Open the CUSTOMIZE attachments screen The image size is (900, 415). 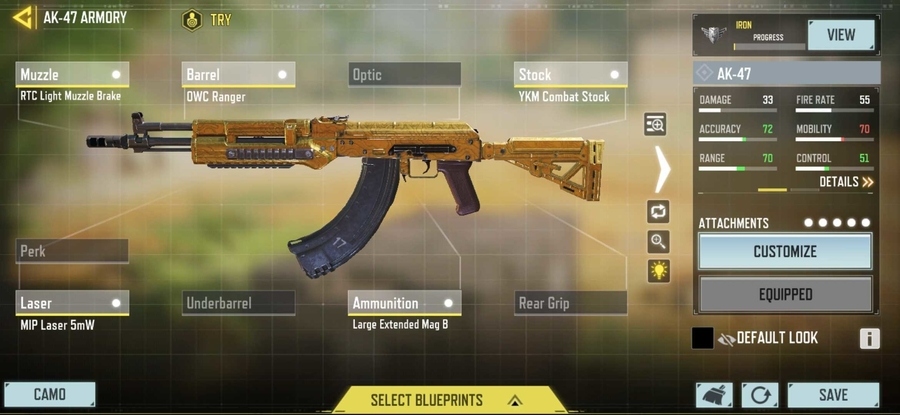[x=785, y=252]
